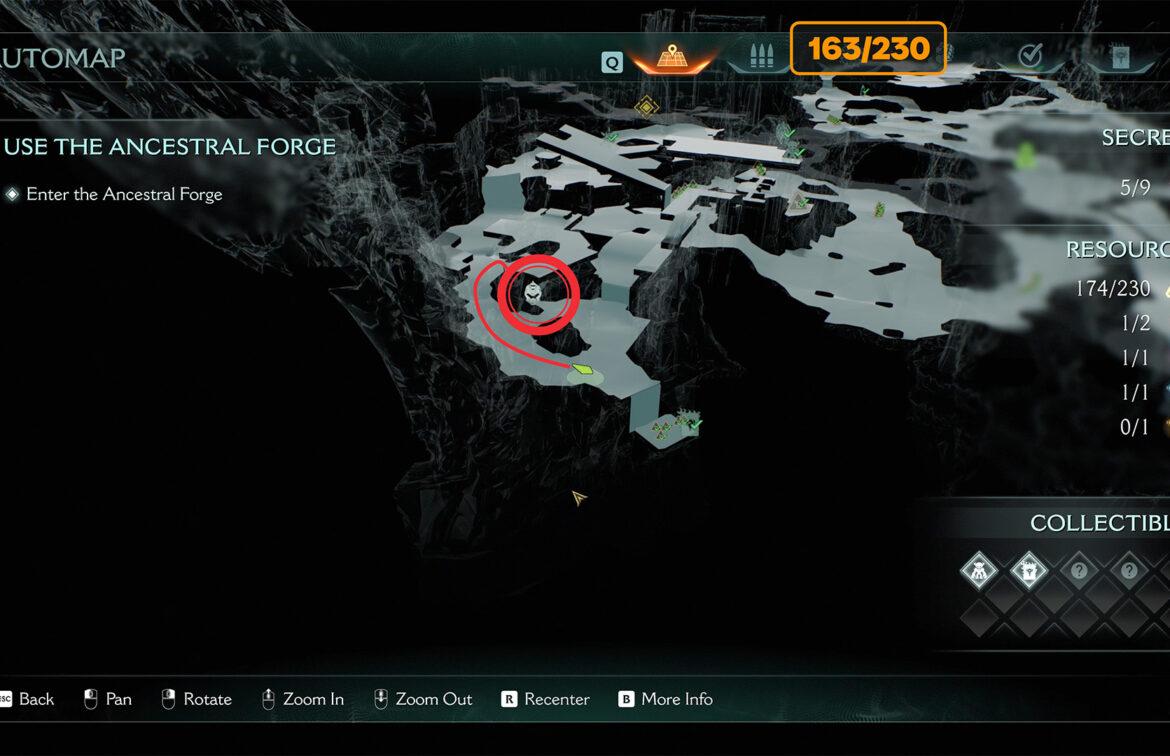Image resolution: width=1170 pixels, height=756 pixels.
Task: Click the red-circled toy collectible marker
Action: (537, 293)
